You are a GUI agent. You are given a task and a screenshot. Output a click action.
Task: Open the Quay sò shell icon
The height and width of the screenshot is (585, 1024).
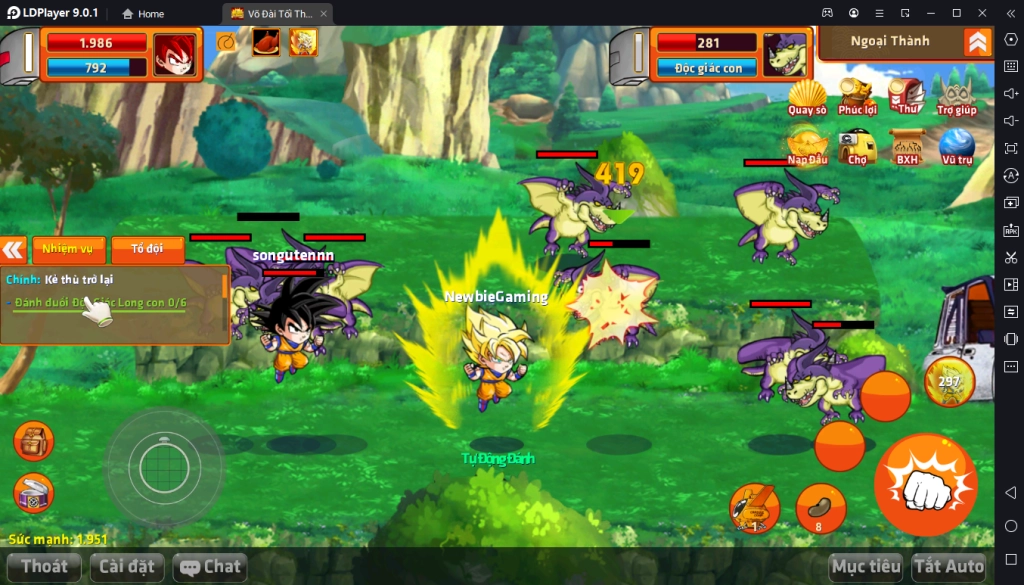pyautogui.click(x=807, y=97)
